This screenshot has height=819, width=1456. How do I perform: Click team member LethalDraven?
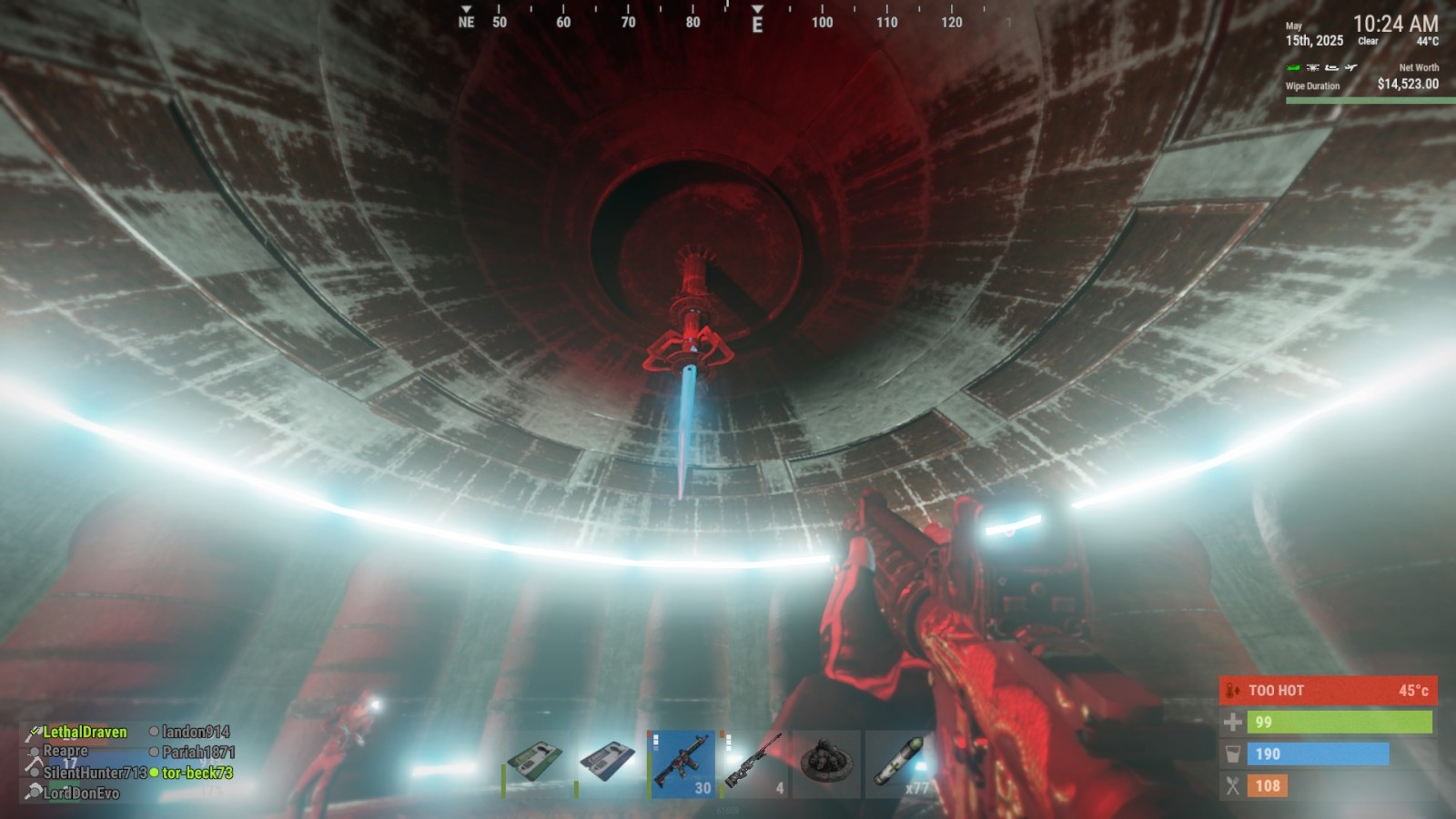85,732
